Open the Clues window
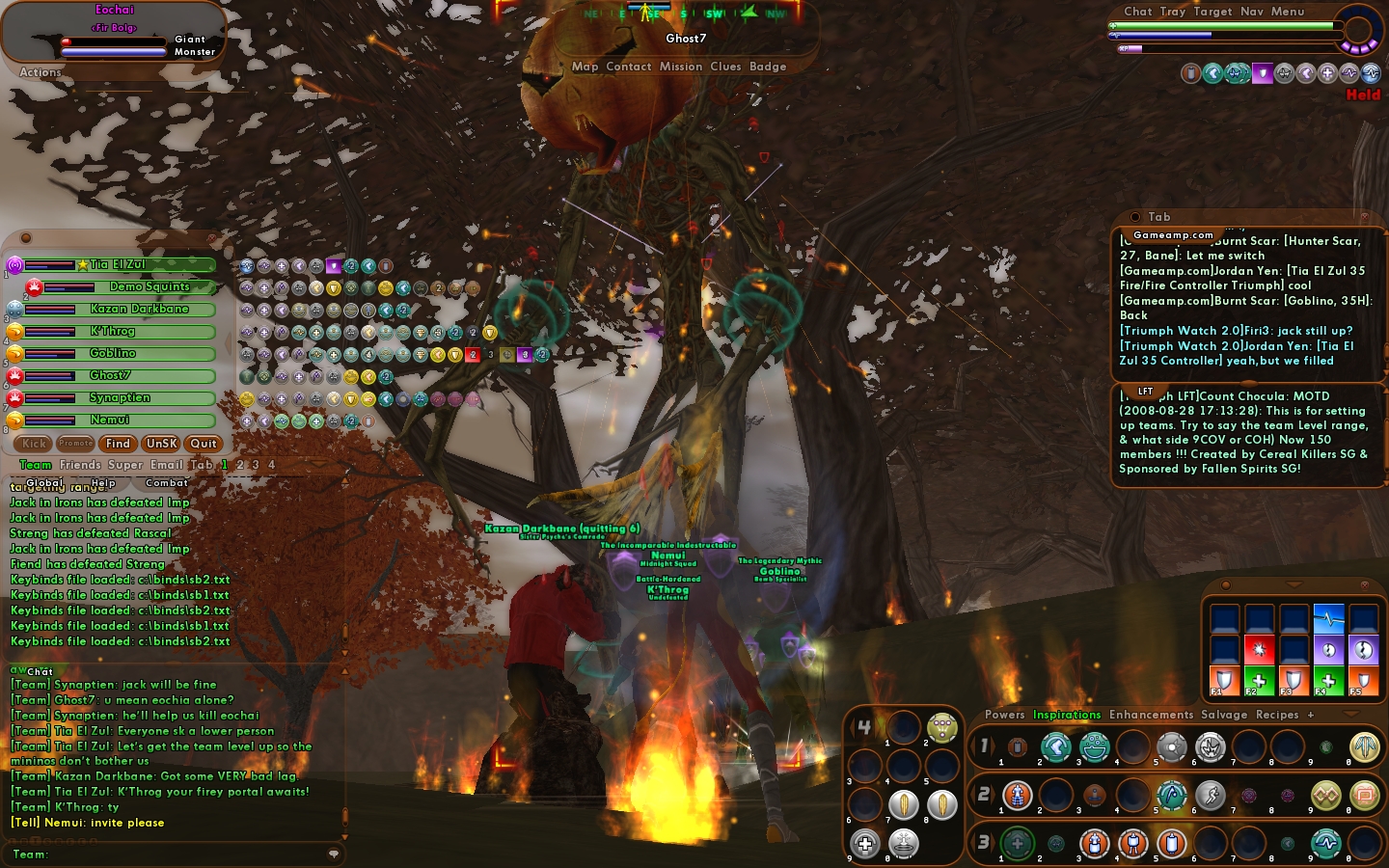 point(725,67)
